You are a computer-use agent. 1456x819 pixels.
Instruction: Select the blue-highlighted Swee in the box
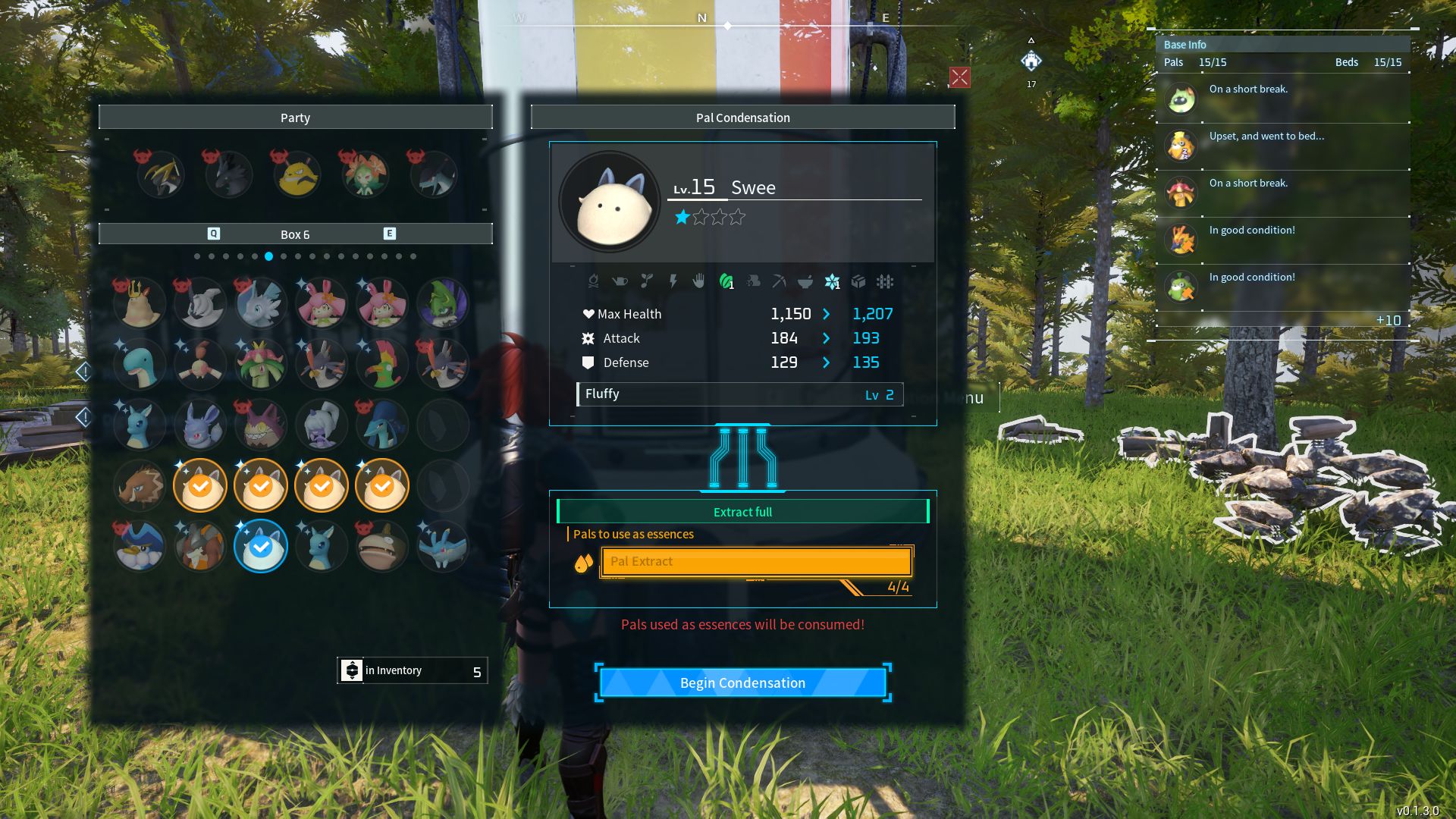pyautogui.click(x=261, y=546)
